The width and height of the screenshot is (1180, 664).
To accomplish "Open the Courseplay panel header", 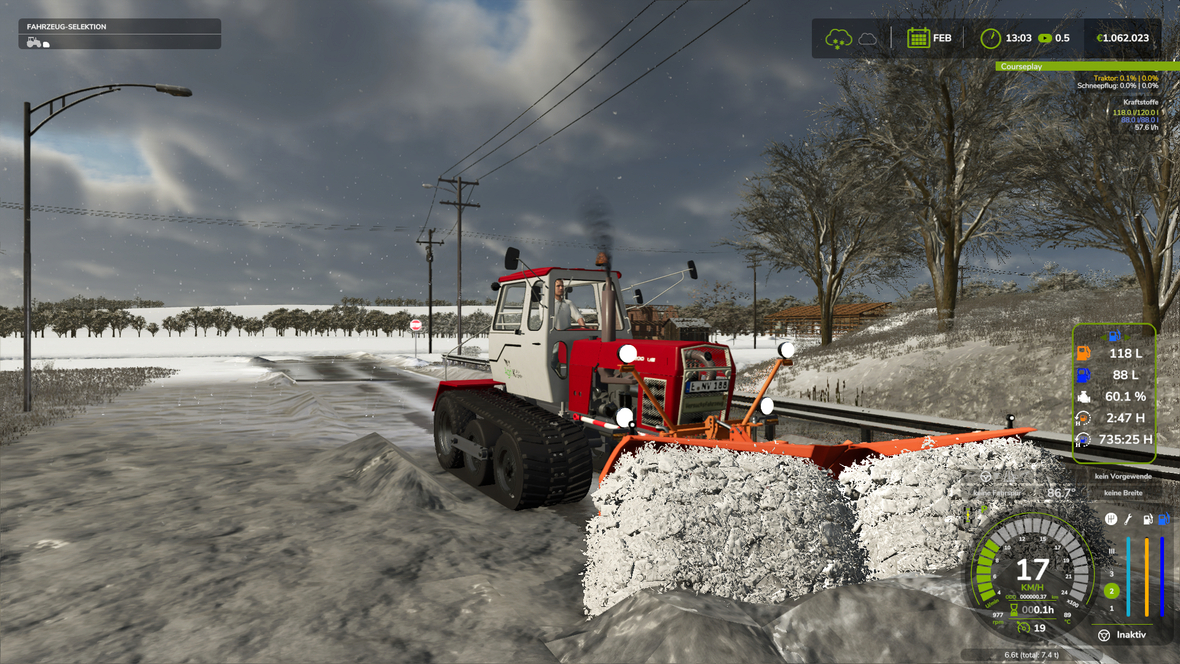I will point(1088,67).
